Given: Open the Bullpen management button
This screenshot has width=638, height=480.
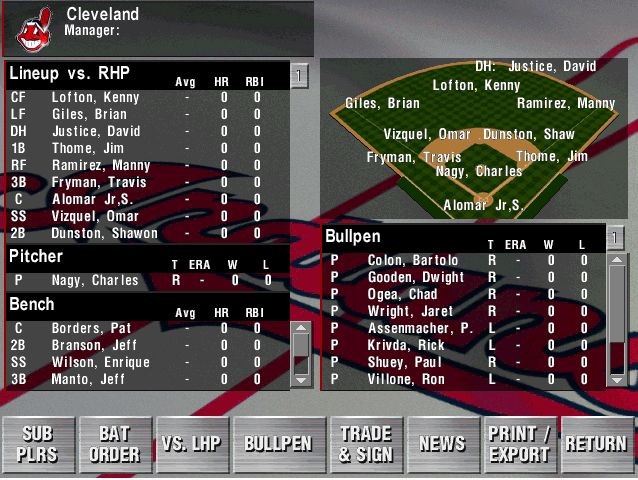Looking at the screenshot, I should coord(278,444).
